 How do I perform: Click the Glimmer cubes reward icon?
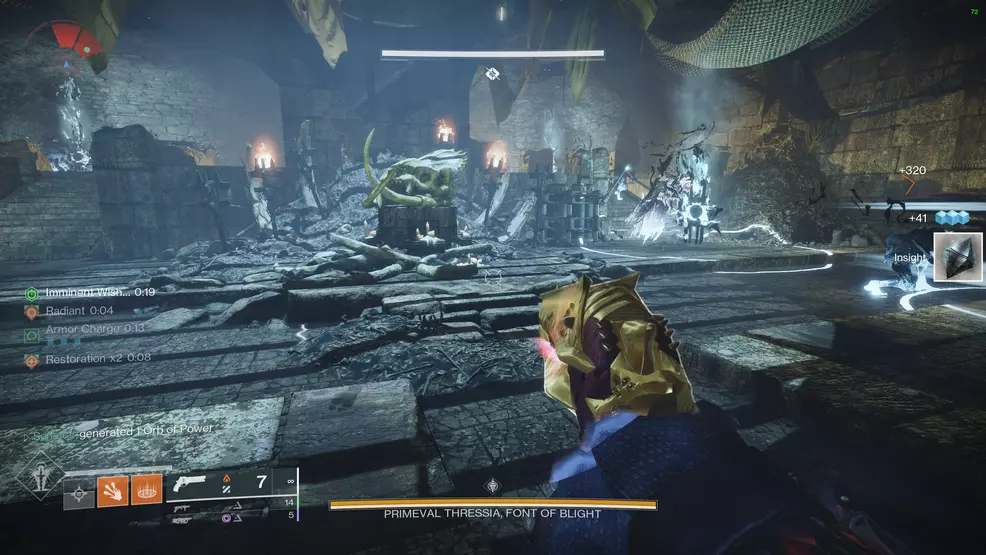(x=954, y=218)
